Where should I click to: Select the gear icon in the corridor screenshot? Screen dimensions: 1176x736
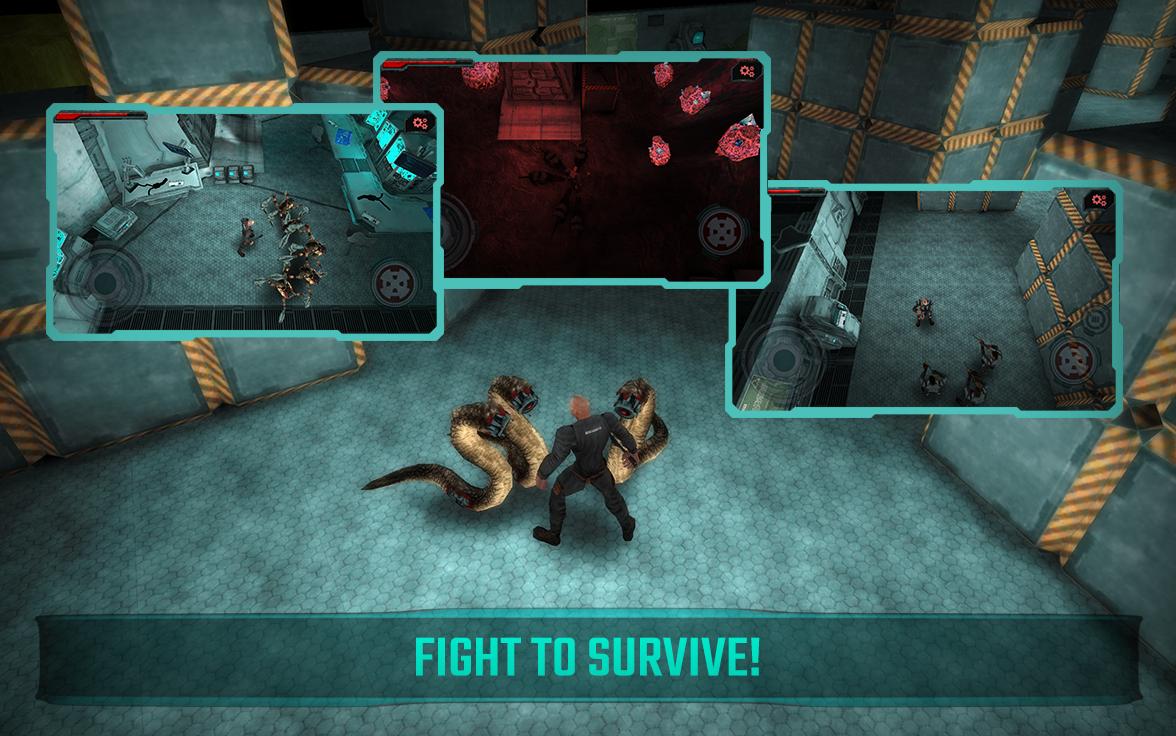[x=1099, y=201]
